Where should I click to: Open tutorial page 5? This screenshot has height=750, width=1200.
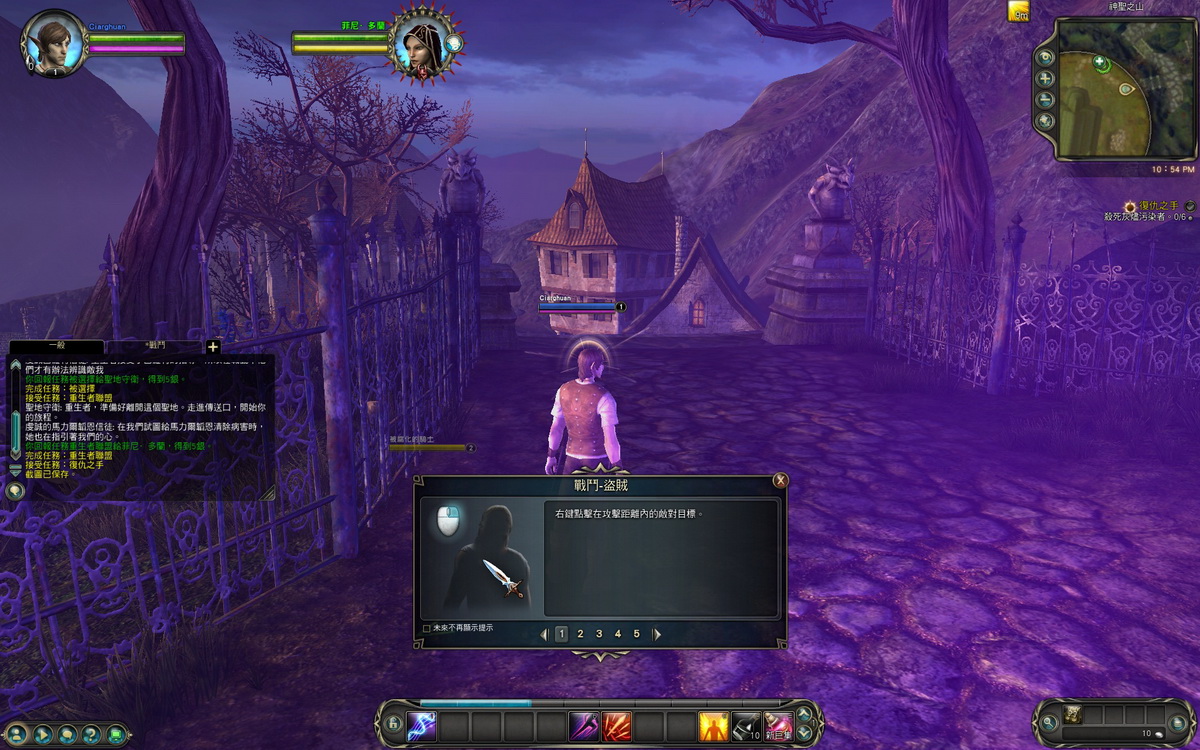636,634
